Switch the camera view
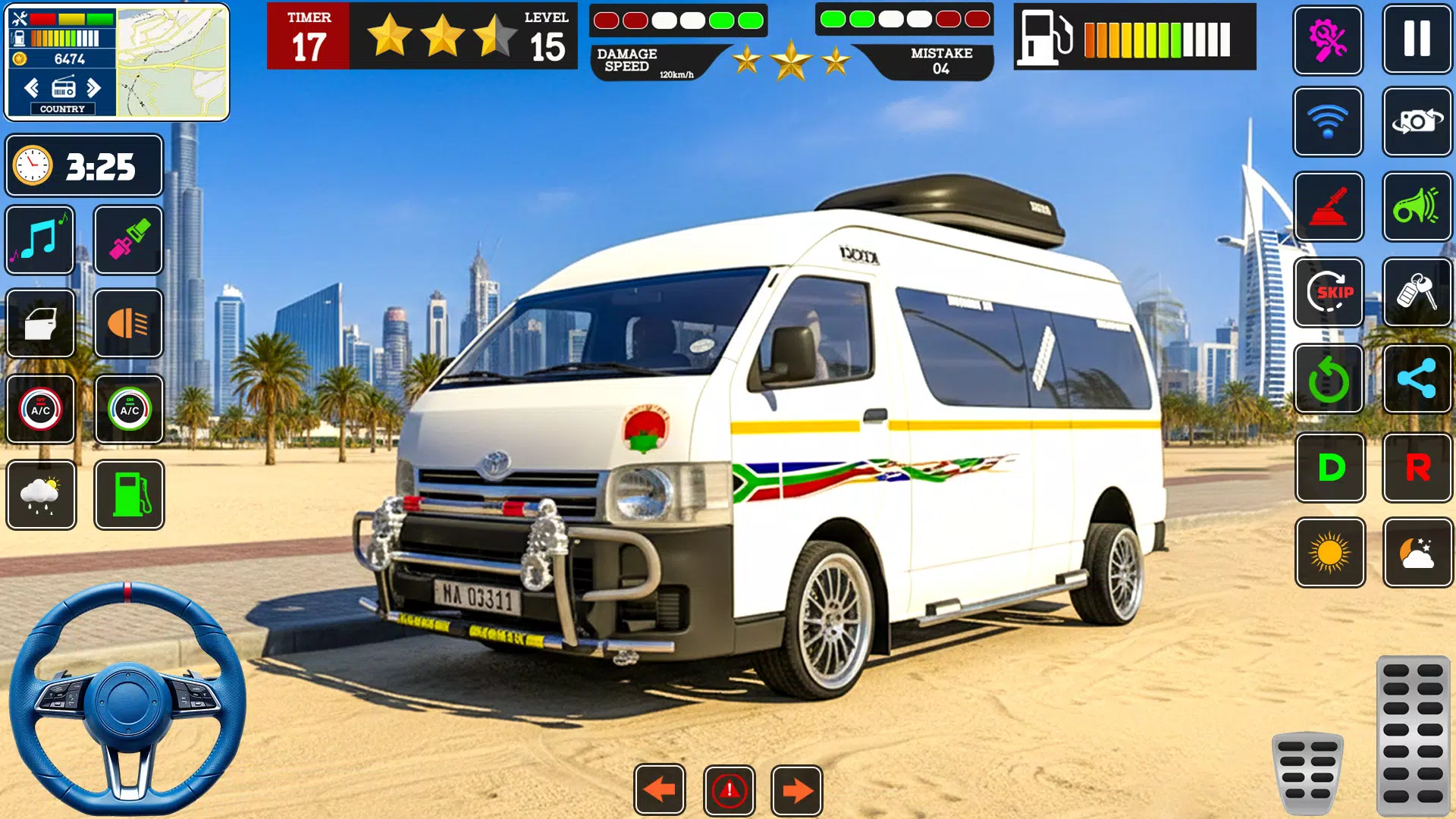The width and height of the screenshot is (1456, 819). tap(1417, 121)
